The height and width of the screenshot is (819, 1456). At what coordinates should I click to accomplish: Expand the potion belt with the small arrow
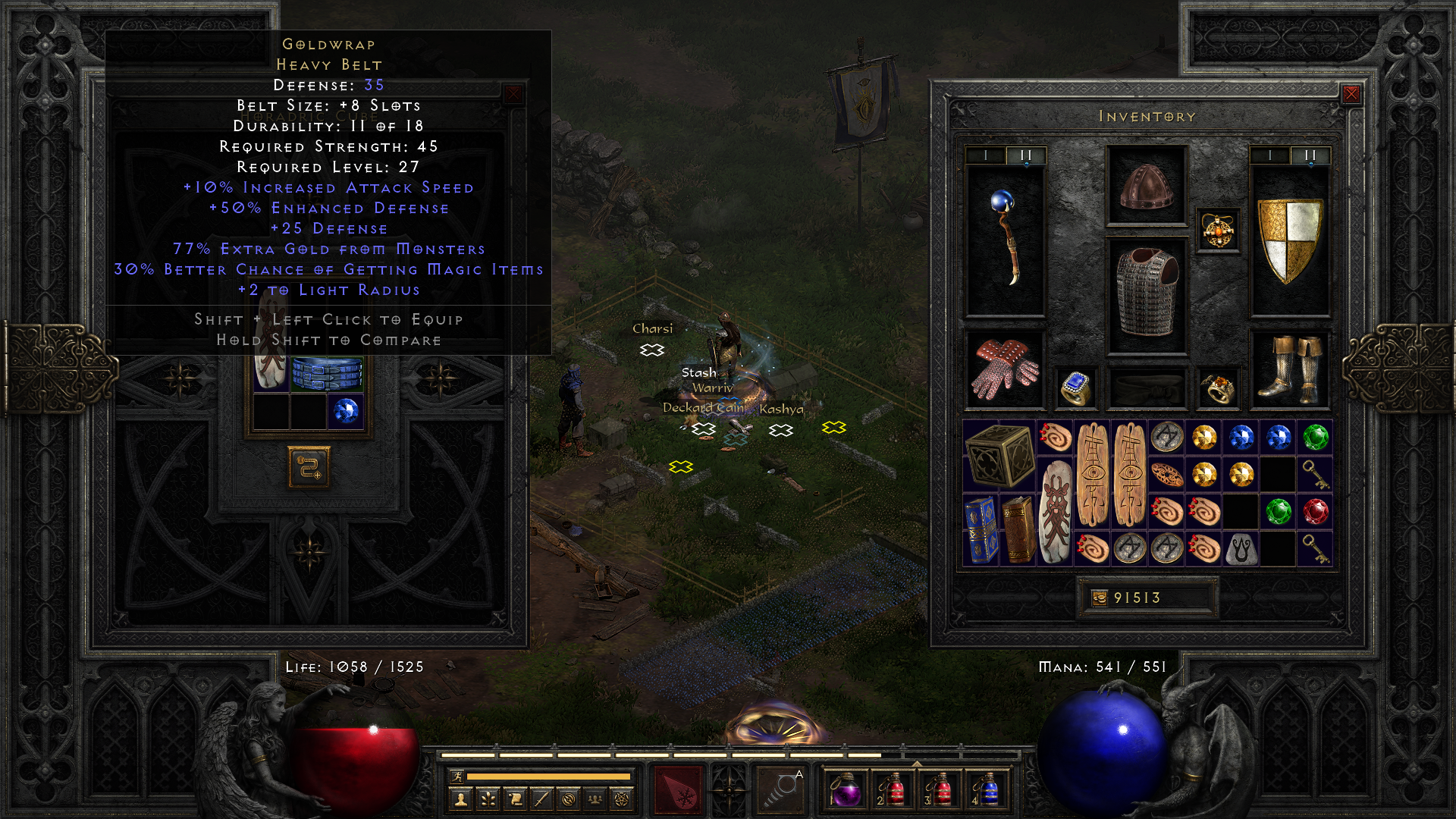[917, 762]
